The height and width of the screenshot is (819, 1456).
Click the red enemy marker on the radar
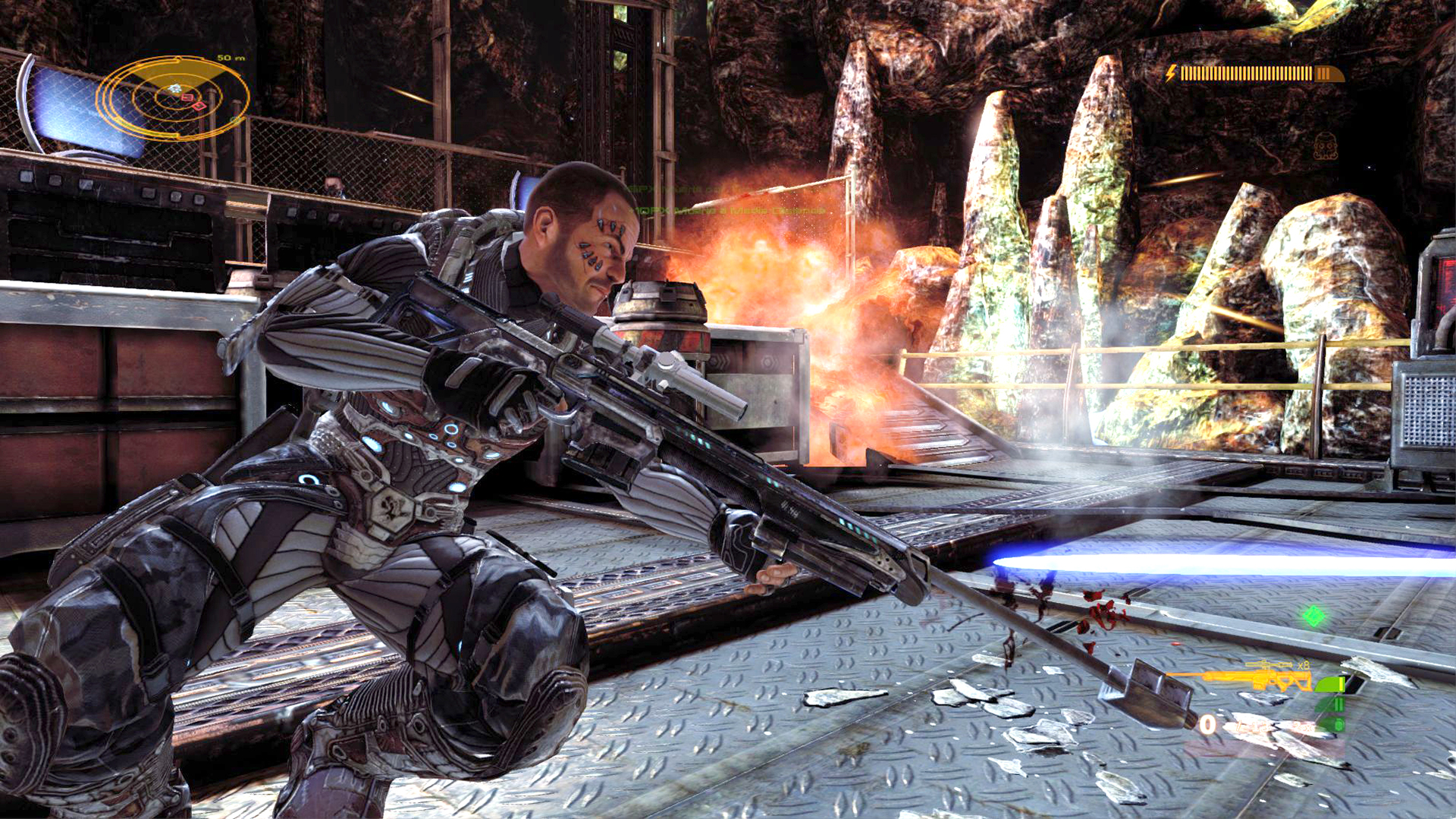point(187,97)
